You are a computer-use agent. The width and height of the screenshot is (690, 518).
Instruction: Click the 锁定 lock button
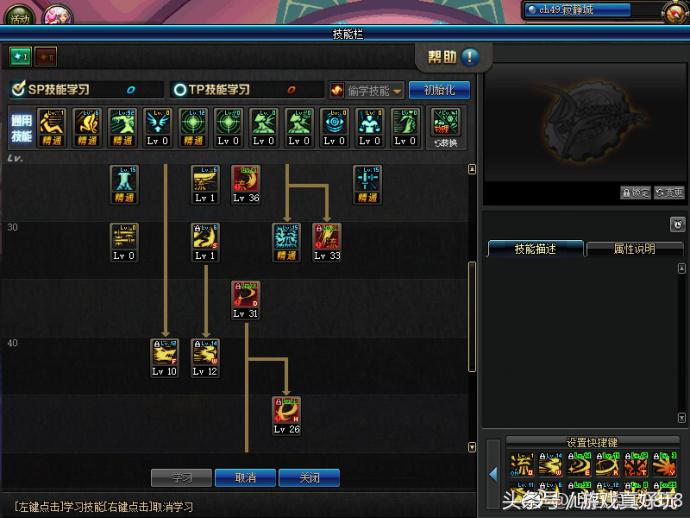tap(635, 193)
